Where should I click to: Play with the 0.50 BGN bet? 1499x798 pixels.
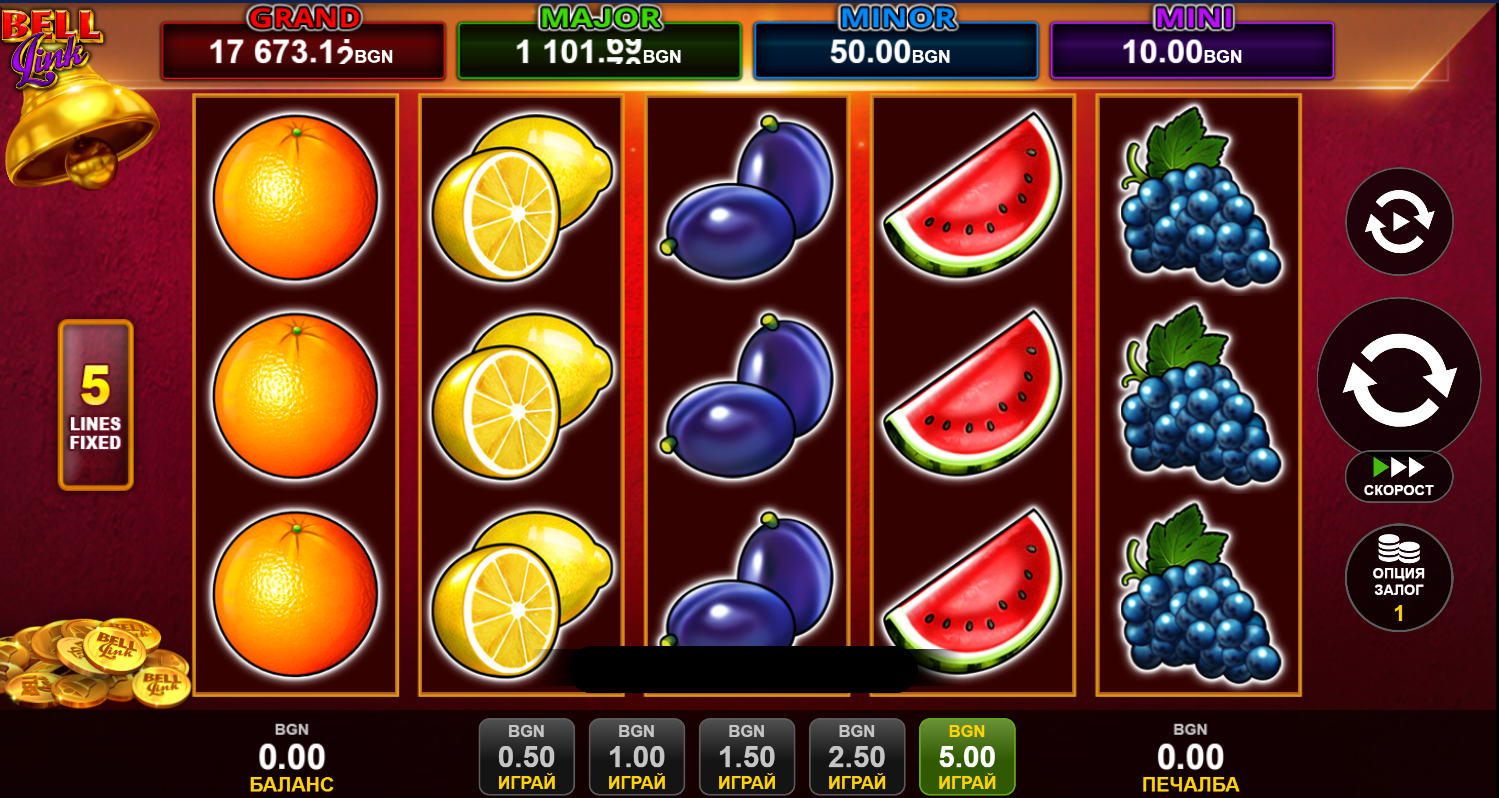point(527,758)
